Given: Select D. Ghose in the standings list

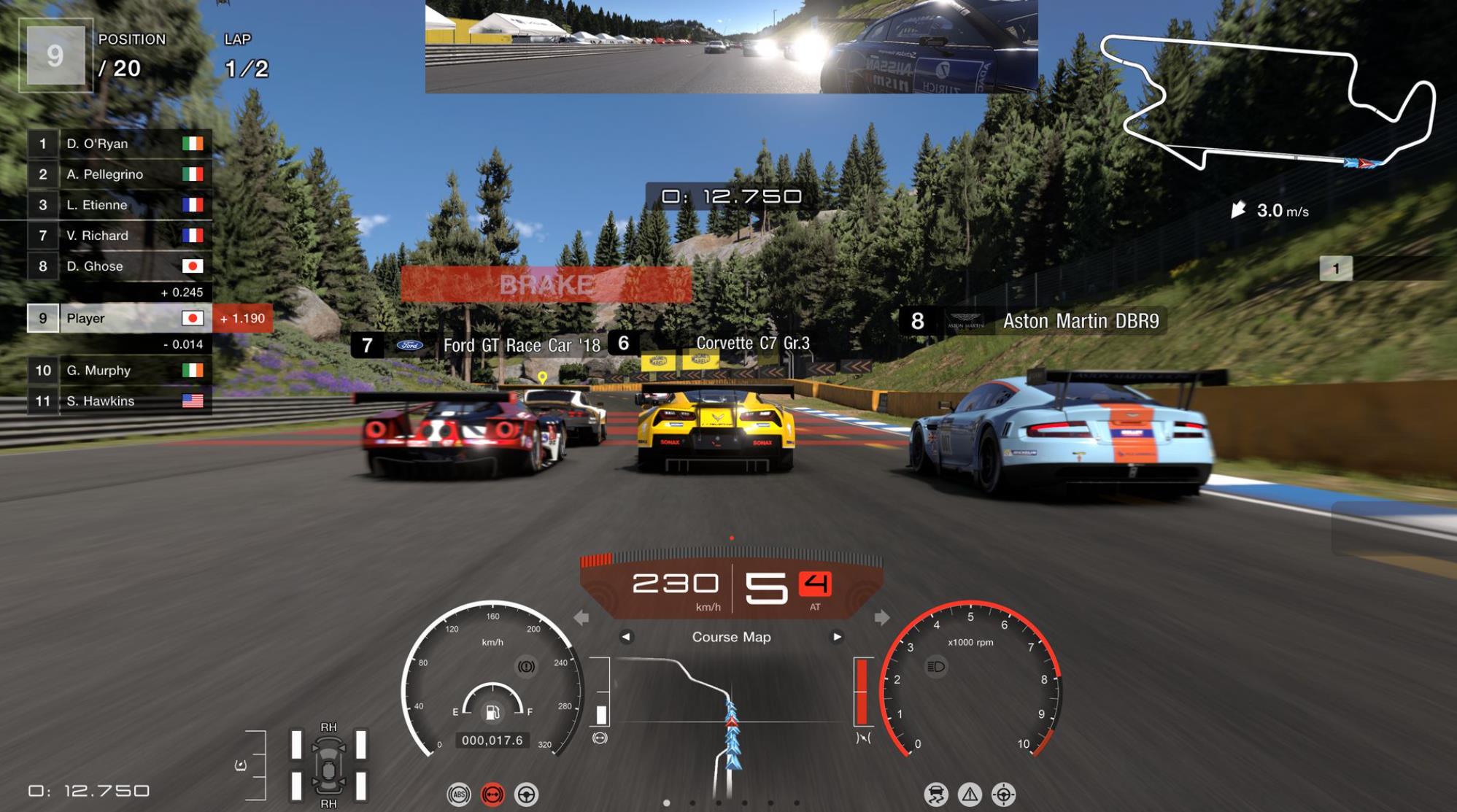Looking at the screenshot, I should click(x=120, y=266).
